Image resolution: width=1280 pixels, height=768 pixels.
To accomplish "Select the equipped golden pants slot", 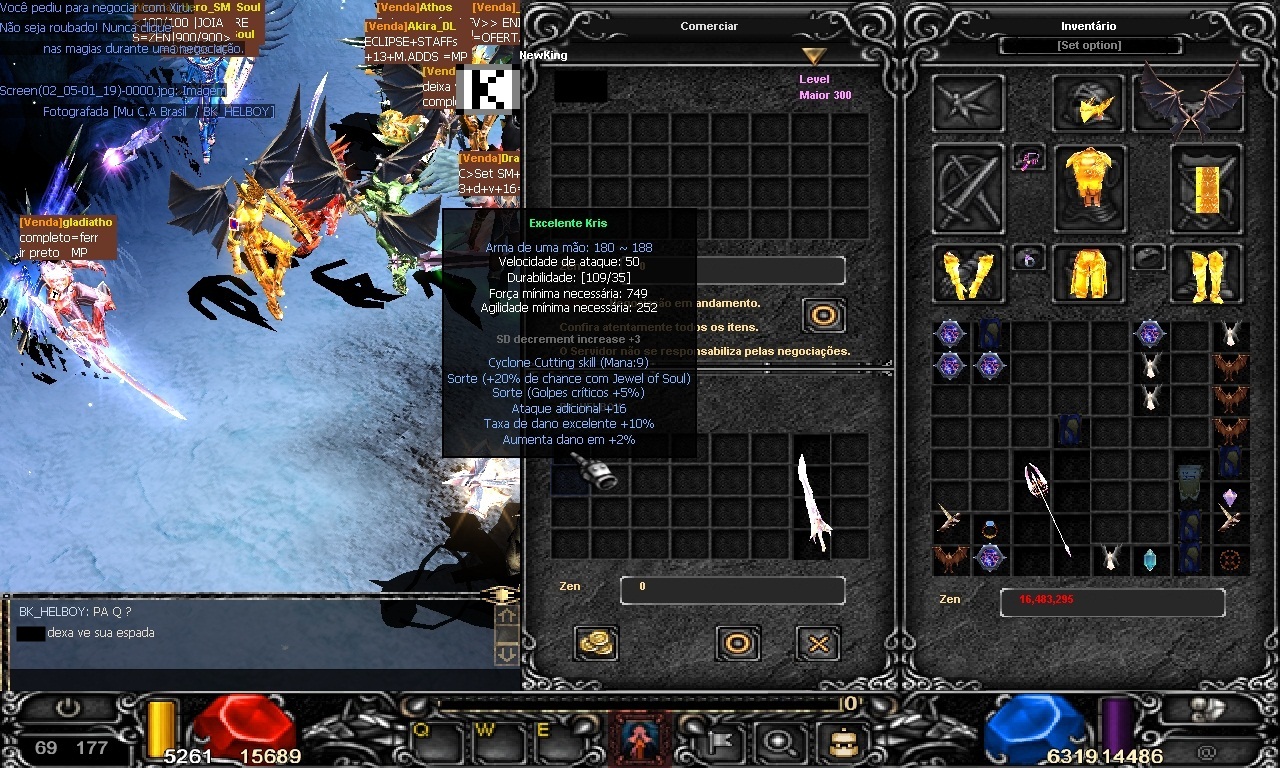I will click(1088, 273).
